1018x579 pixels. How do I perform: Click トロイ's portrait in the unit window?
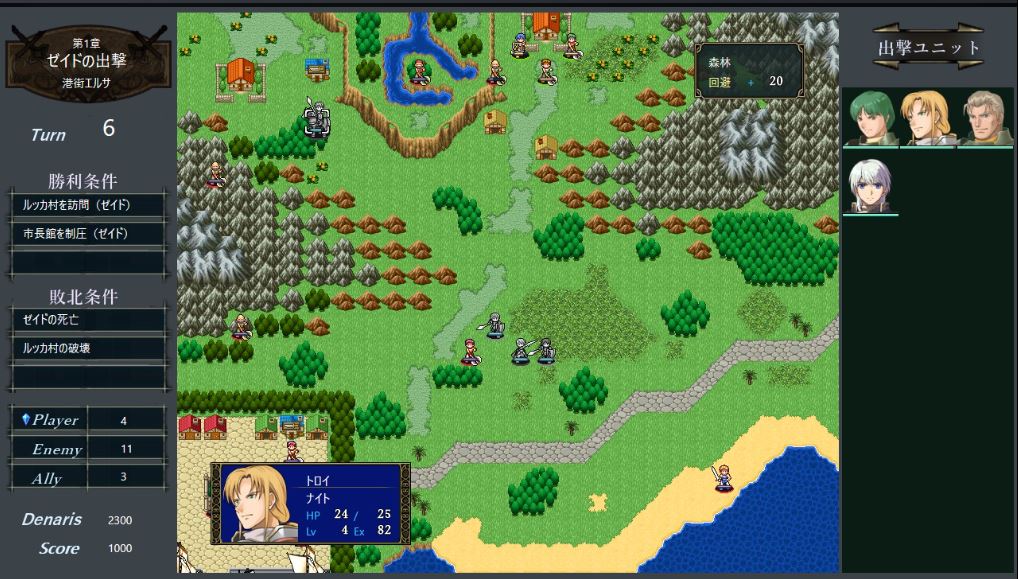click(258, 503)
